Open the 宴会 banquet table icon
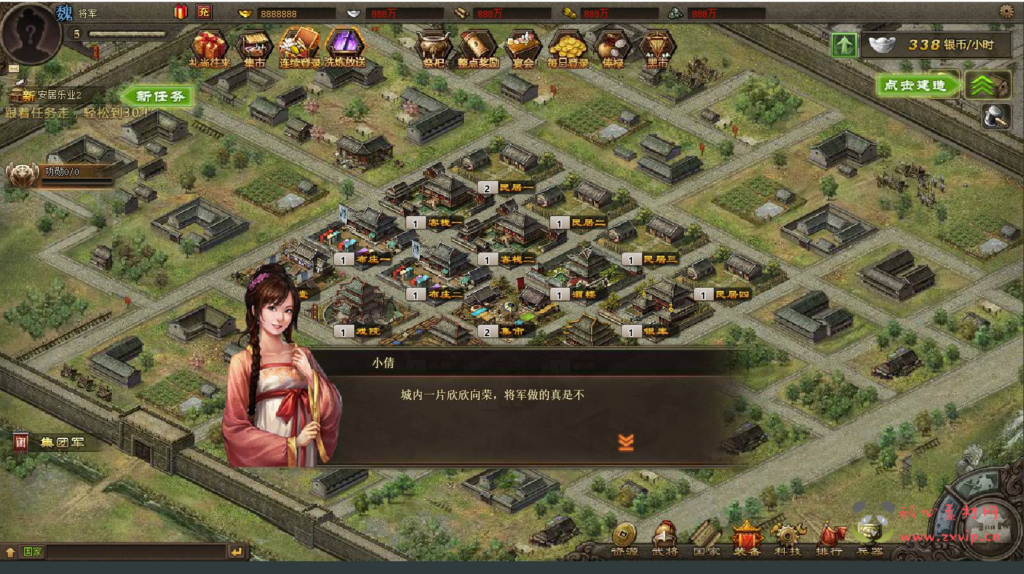Viewport: 1024px width, 574px height. [522, 46]
